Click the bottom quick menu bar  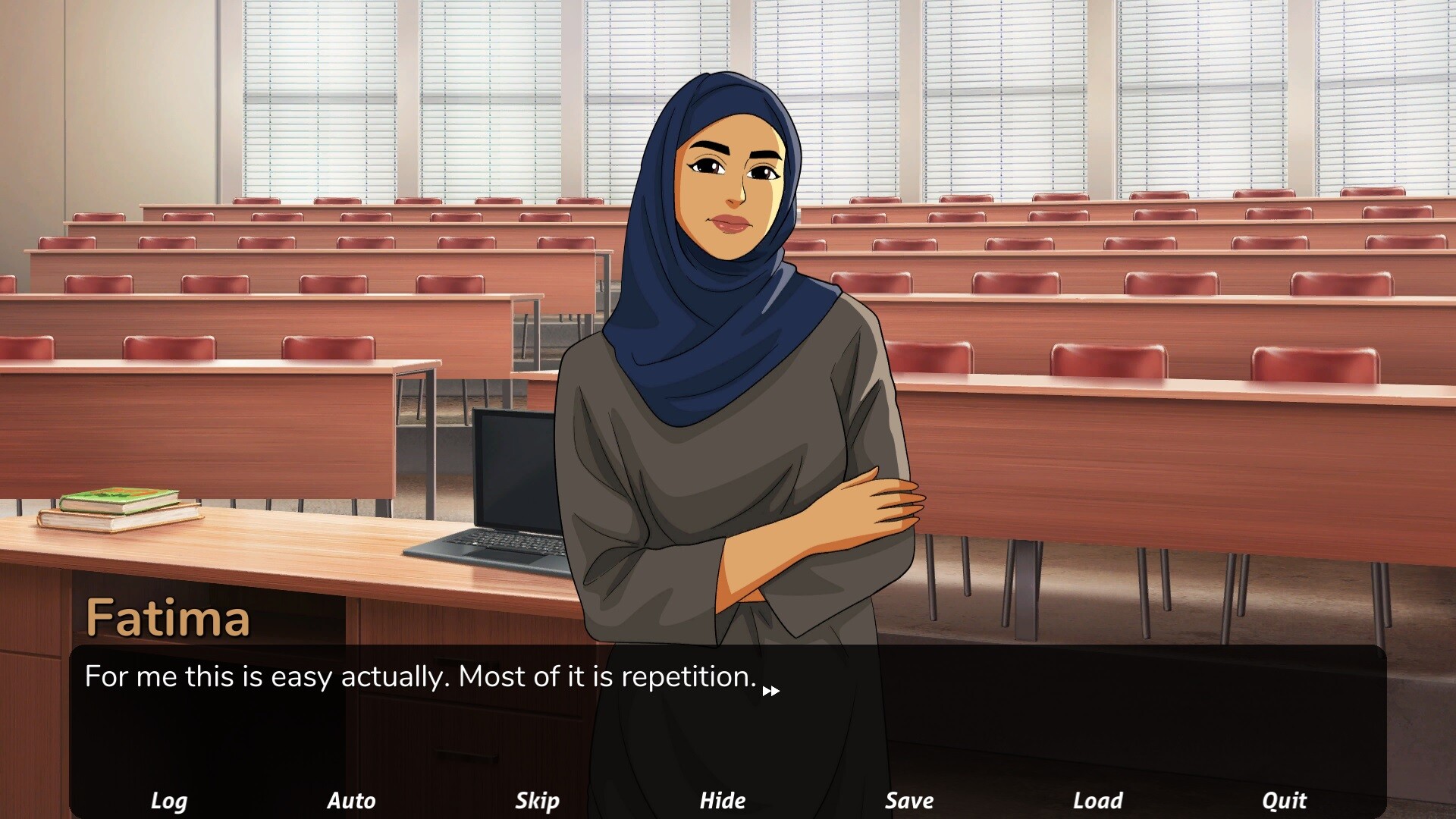[x=728, y=800]
